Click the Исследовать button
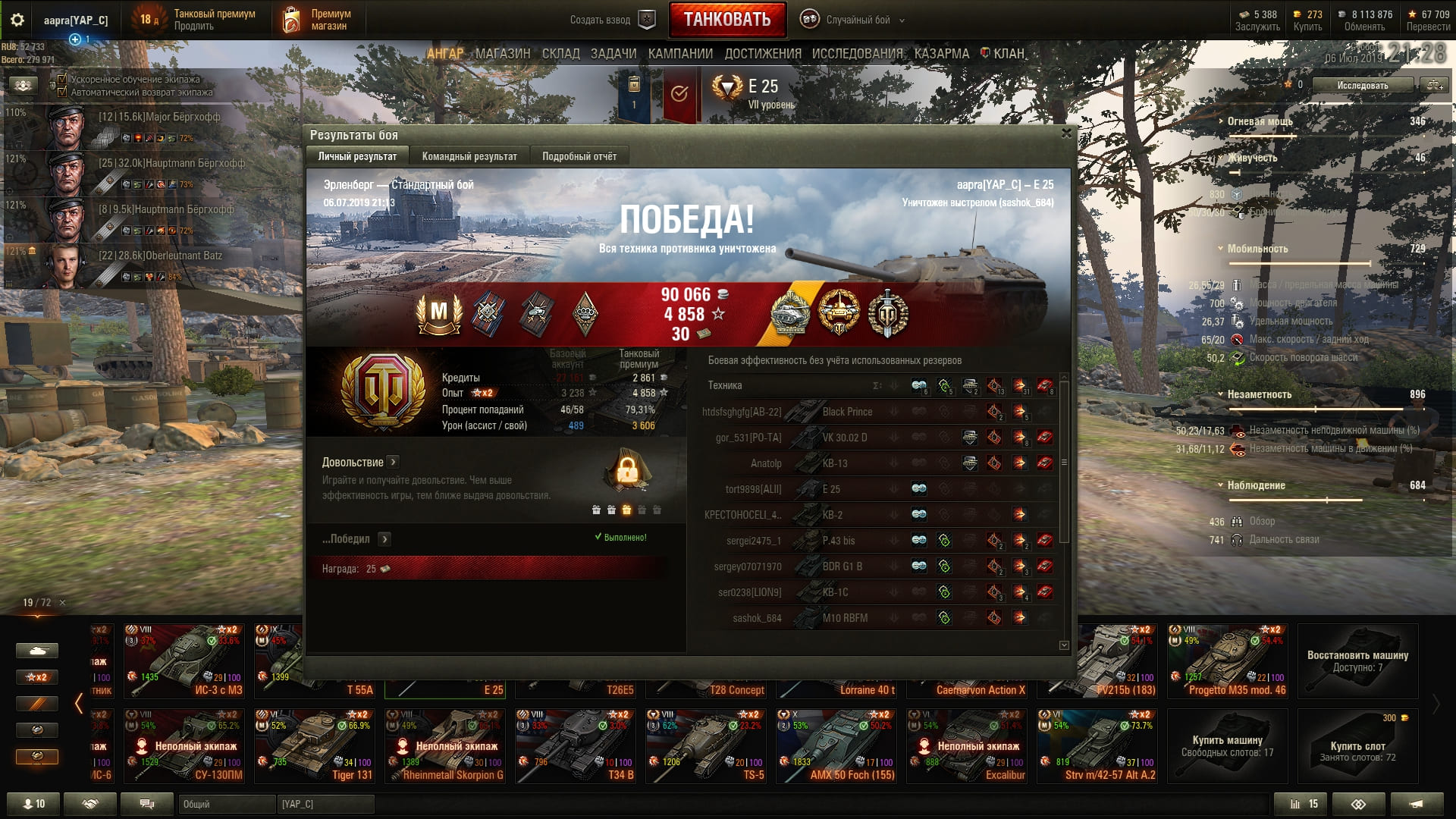 (x=1362, y=85)
